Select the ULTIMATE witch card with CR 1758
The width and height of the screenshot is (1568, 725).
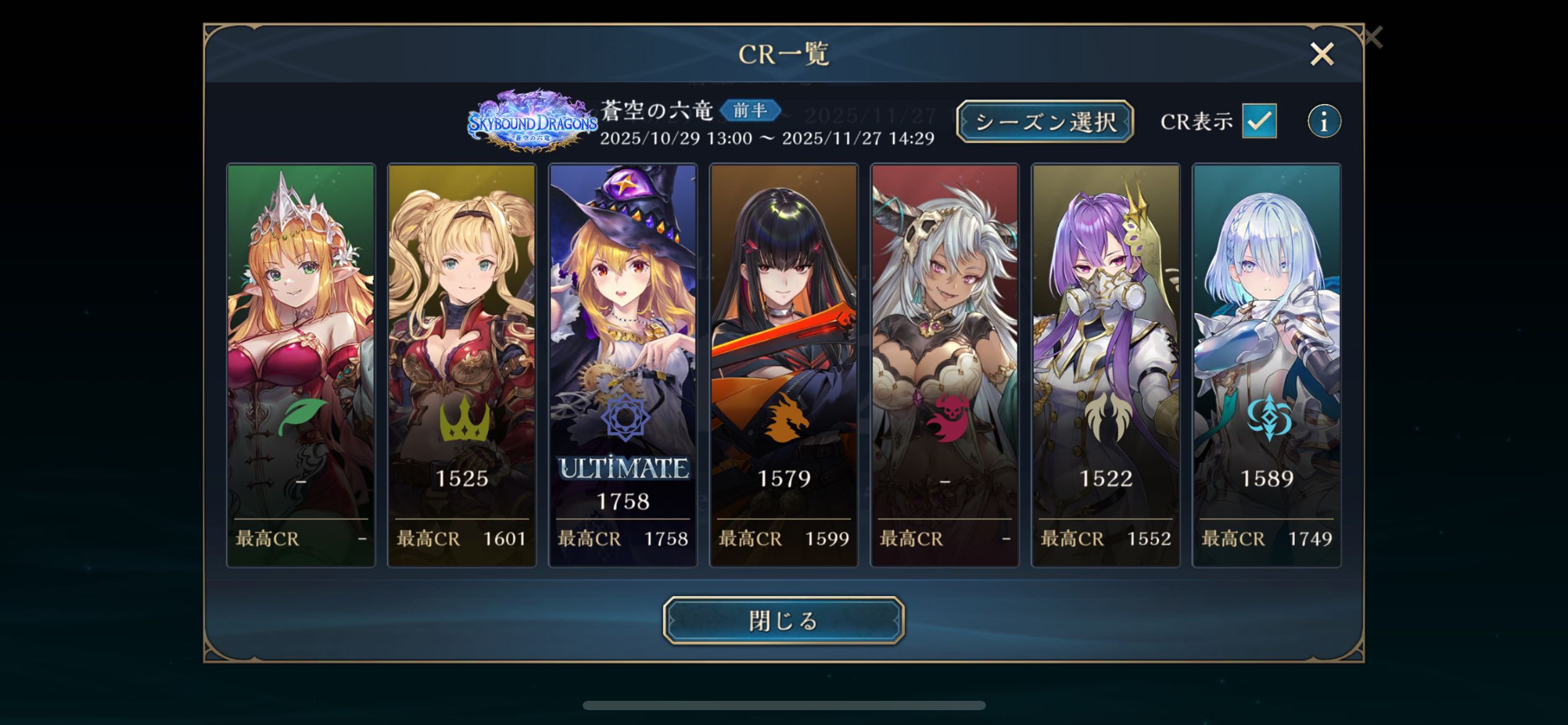tap(623, 365)
